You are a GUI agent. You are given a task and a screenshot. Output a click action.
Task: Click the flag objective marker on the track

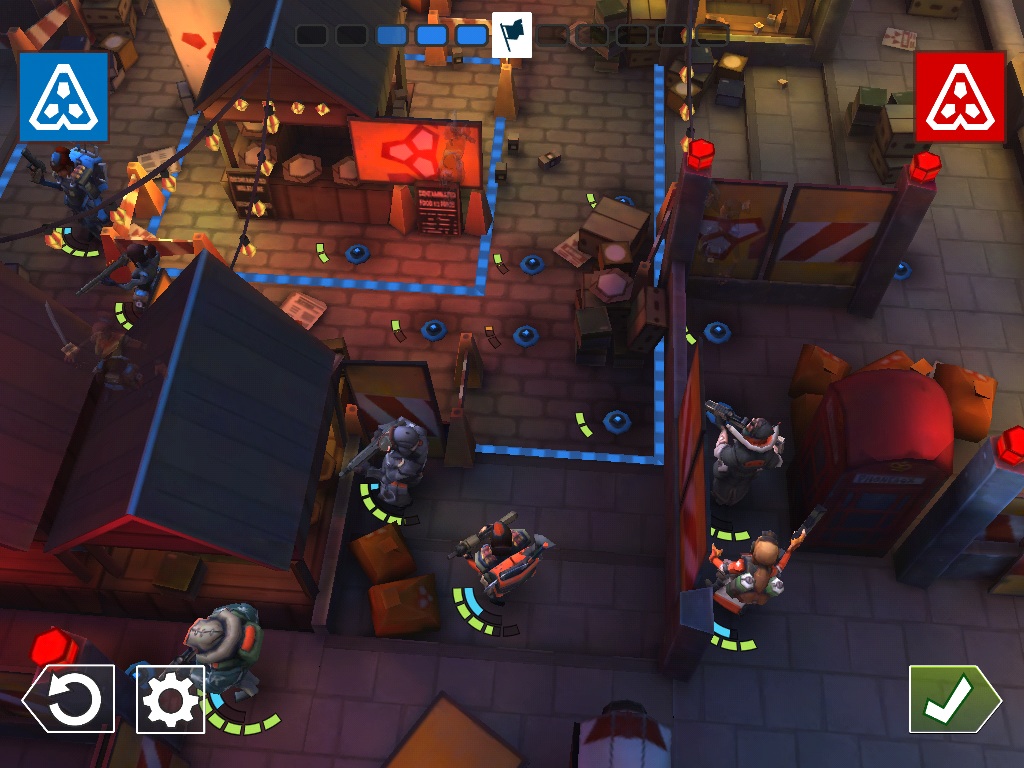pyautogui.click(x=512, y=34)
